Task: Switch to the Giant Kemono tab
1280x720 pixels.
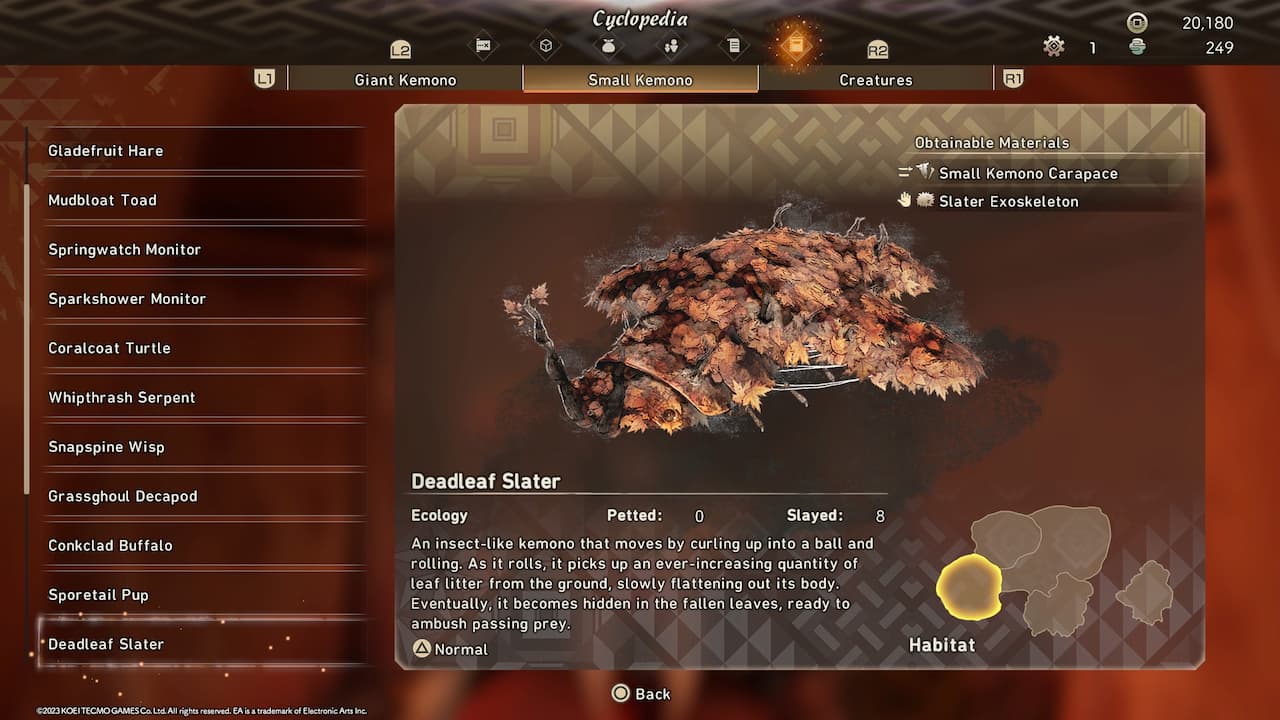Action: (x=404, y=79)
